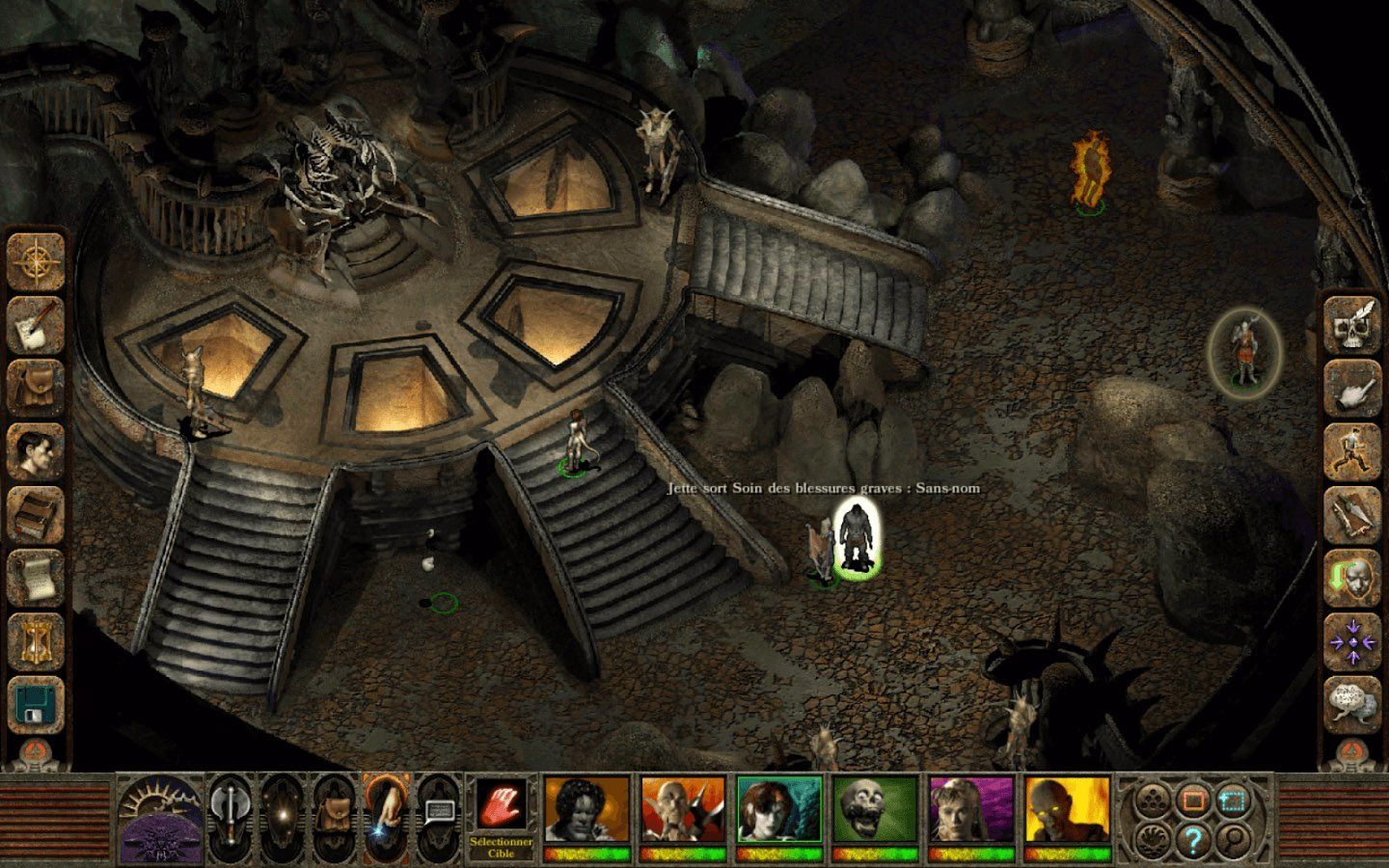
Task: Open the speech bubbles dialogue button
Action: click(1351, 705)
